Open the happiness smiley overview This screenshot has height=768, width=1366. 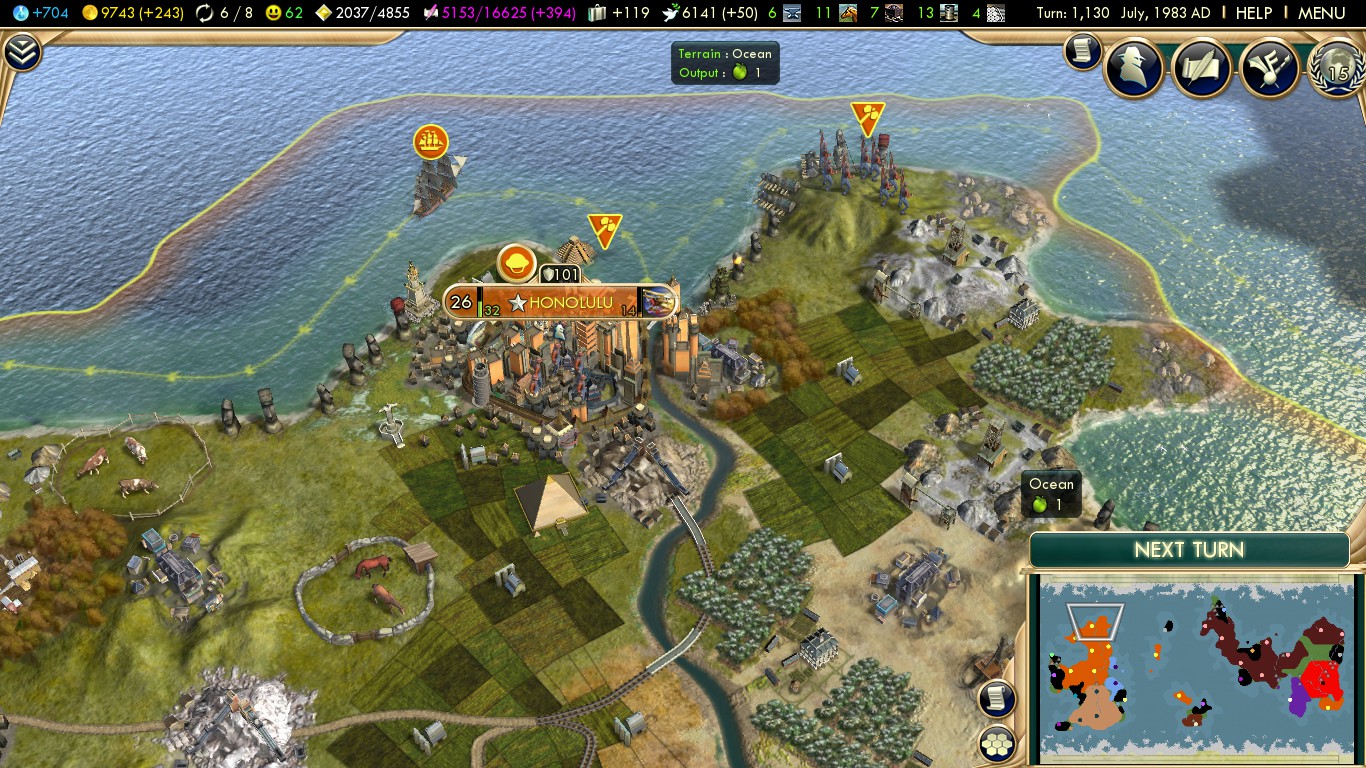284,13
